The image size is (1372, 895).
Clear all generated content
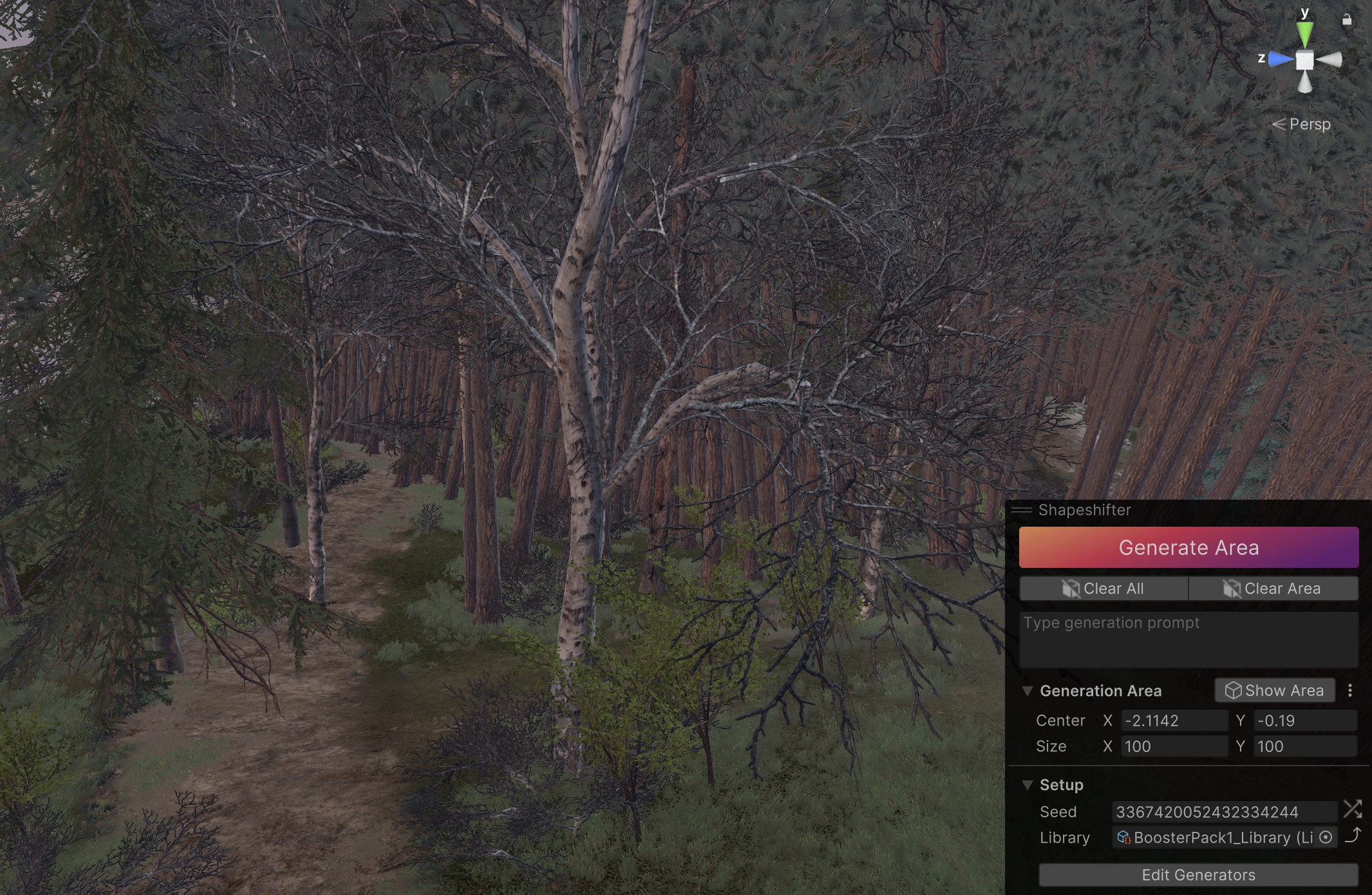click(1104, 589)
